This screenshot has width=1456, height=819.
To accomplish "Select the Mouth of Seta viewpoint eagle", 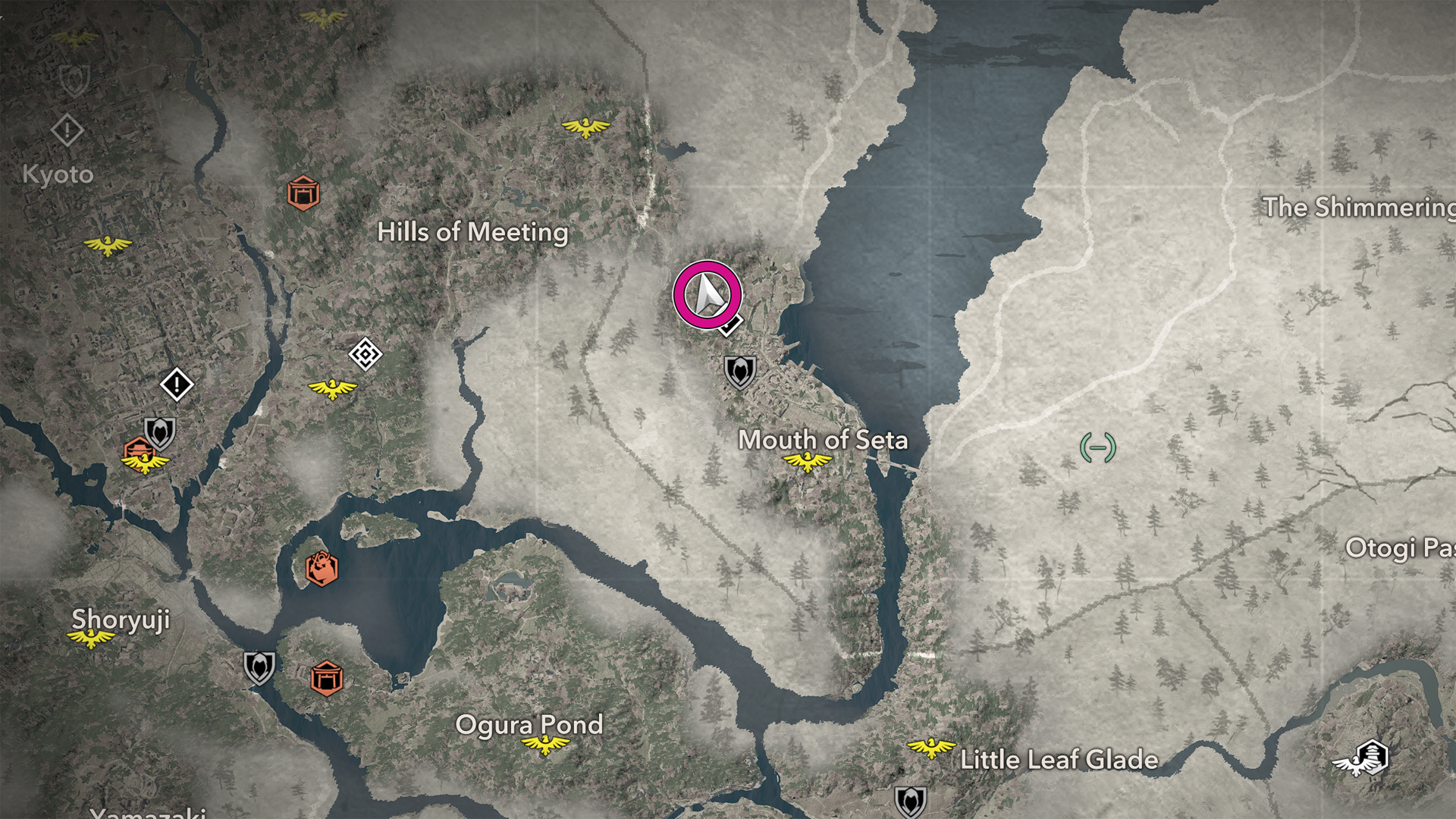I will pos(807,460).
